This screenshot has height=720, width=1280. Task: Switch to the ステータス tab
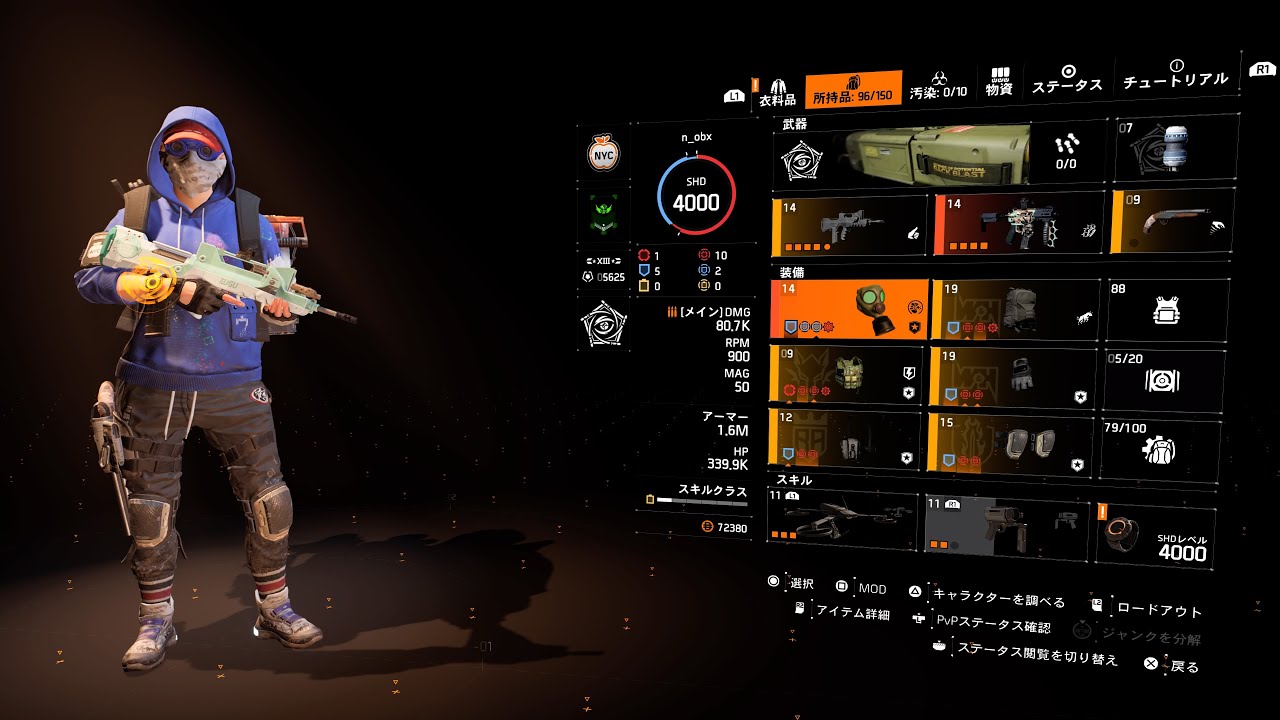point(1067,79)
